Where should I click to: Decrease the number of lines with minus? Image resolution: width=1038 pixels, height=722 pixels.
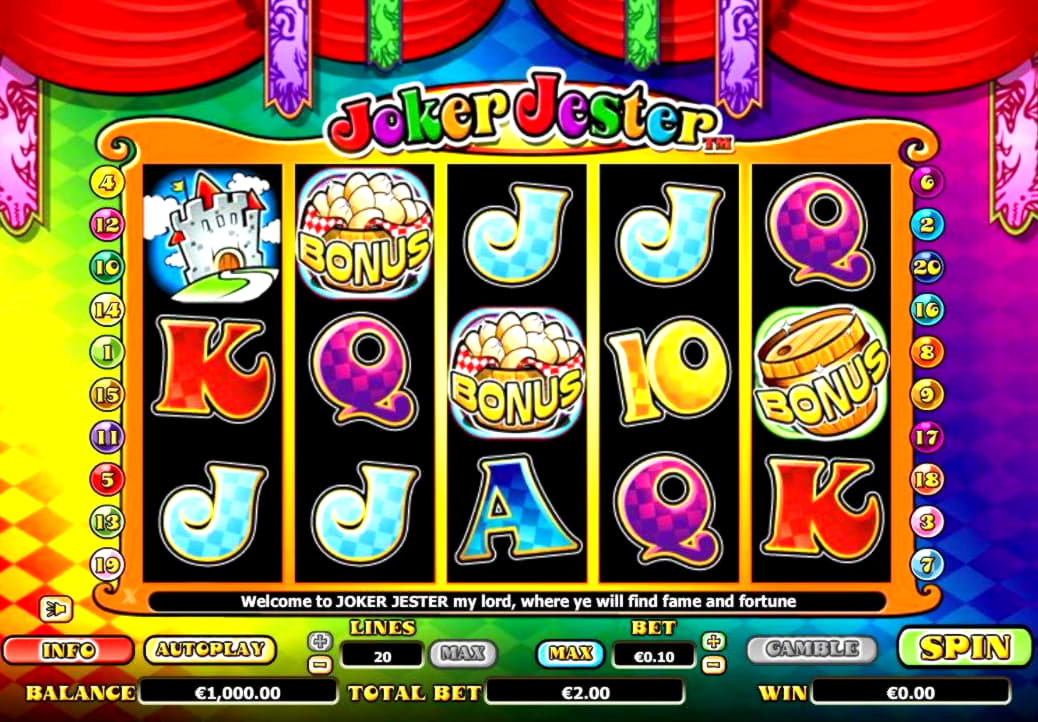pyautogui.click(x=319, y=664)
